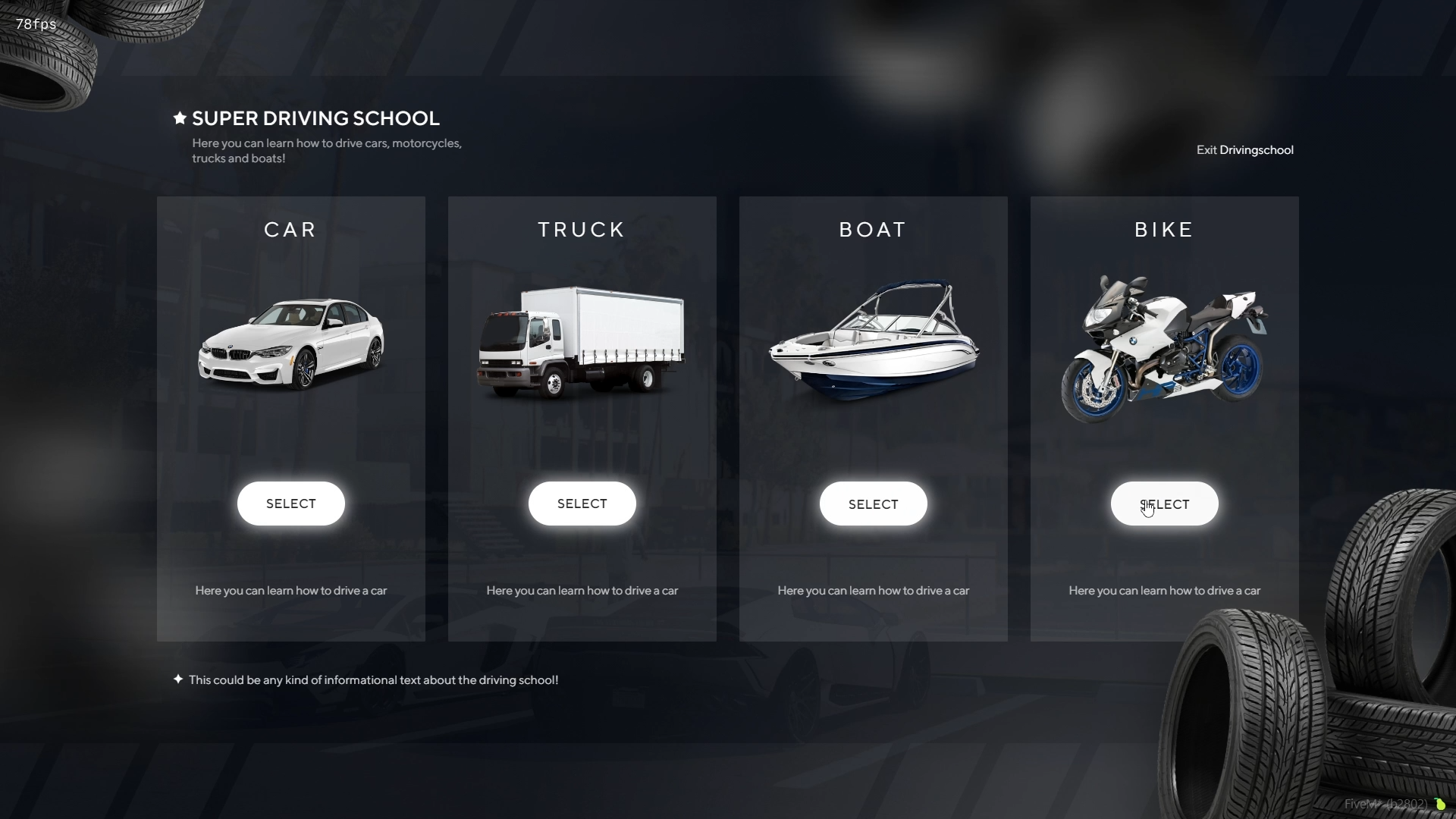Open Exit Drivingschool
1456x819 pixels.
tap(1244, 149)
